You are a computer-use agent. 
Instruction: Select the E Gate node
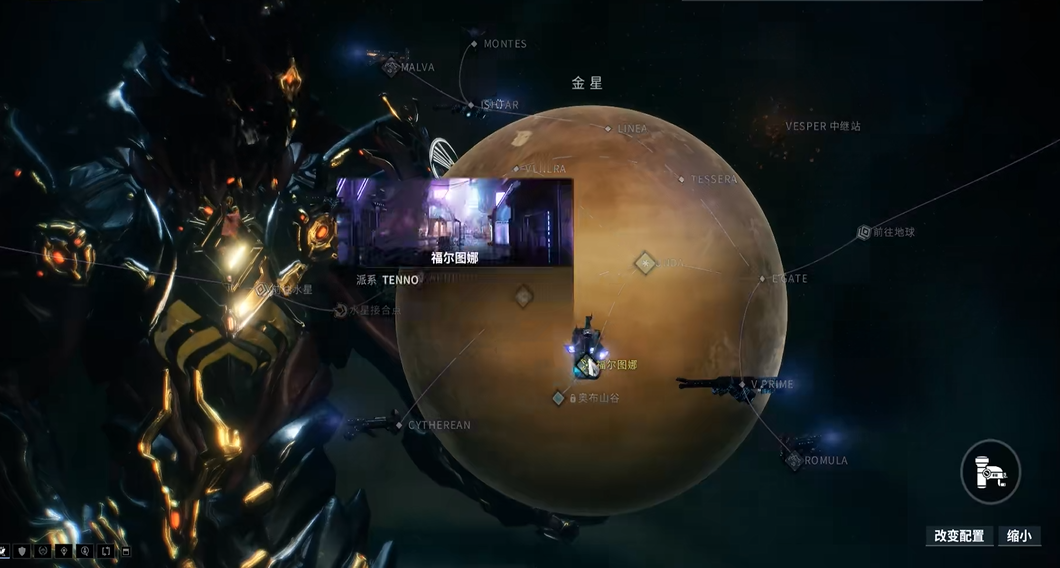(x=763, y=279)
